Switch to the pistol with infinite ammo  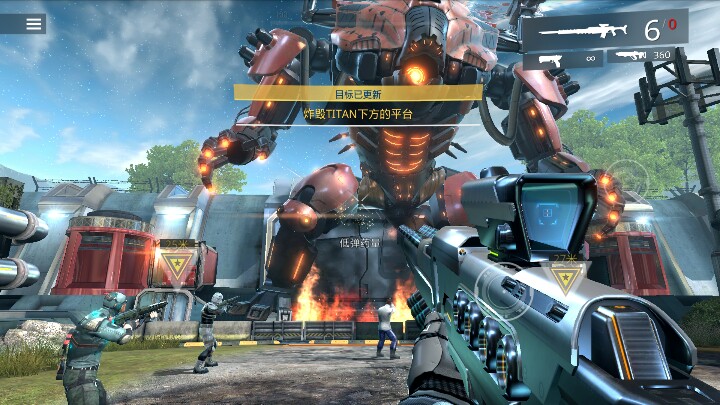click(x=562, y=61)
